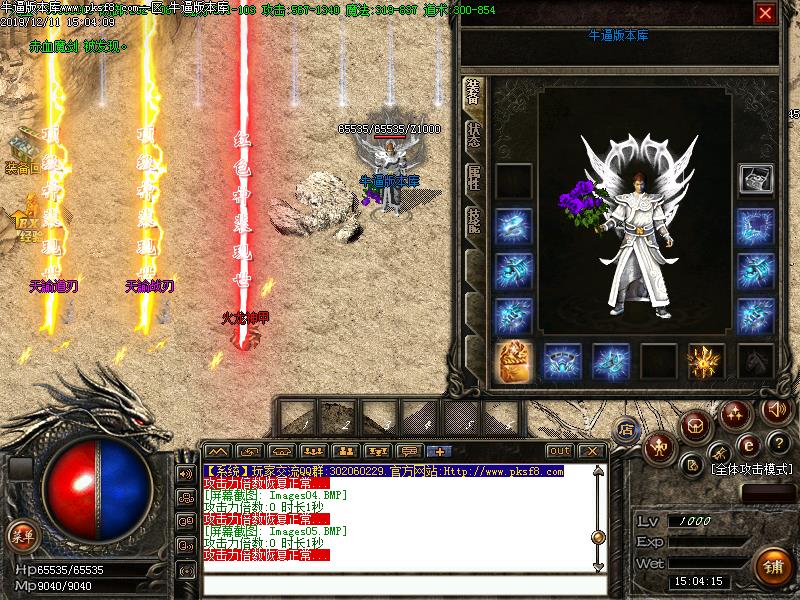Open the 店 shop button
Screen dimensions: 800x600
tap(627, 430)
